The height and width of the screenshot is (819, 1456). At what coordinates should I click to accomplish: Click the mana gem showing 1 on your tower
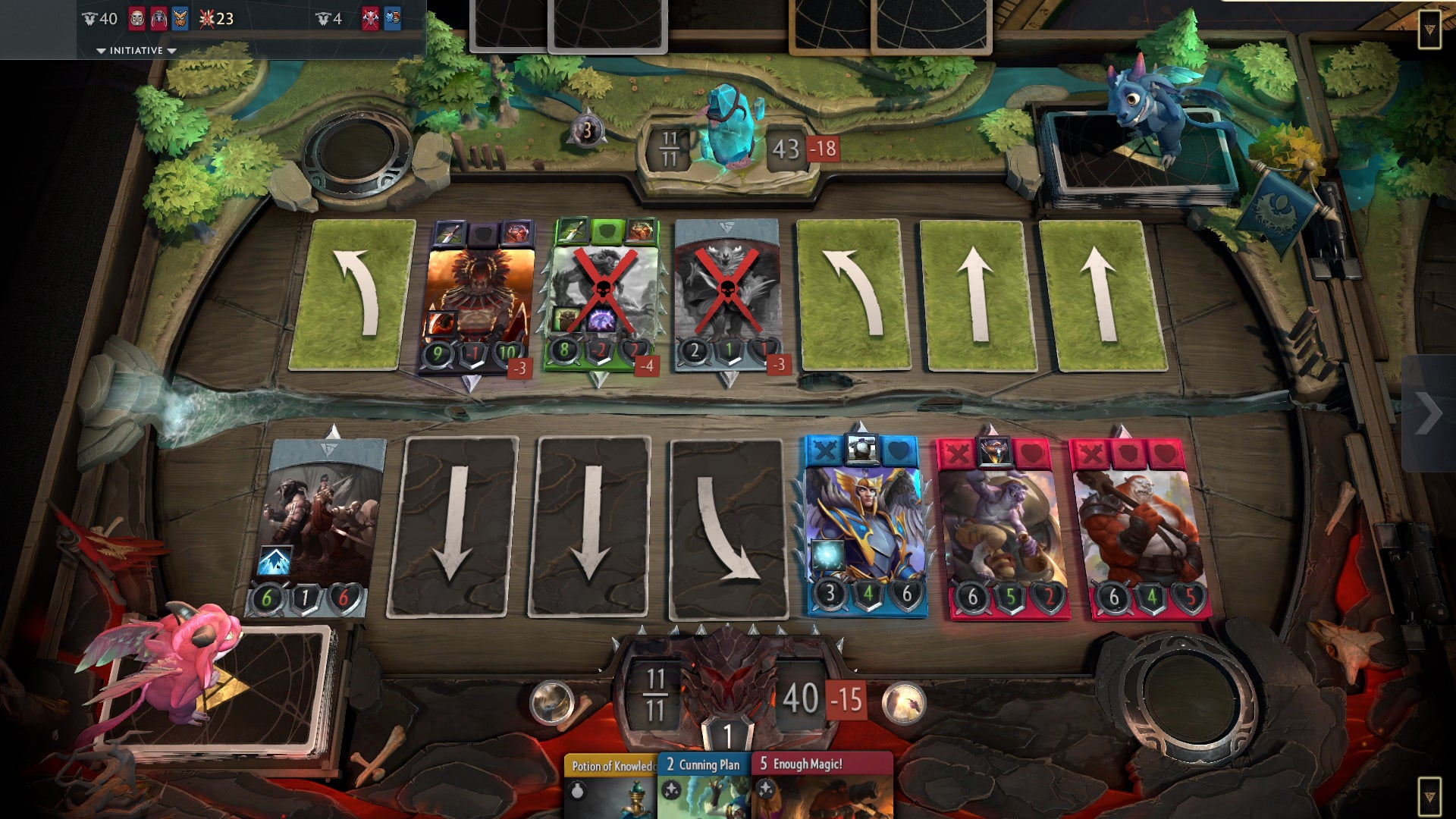tap(726, 733)
